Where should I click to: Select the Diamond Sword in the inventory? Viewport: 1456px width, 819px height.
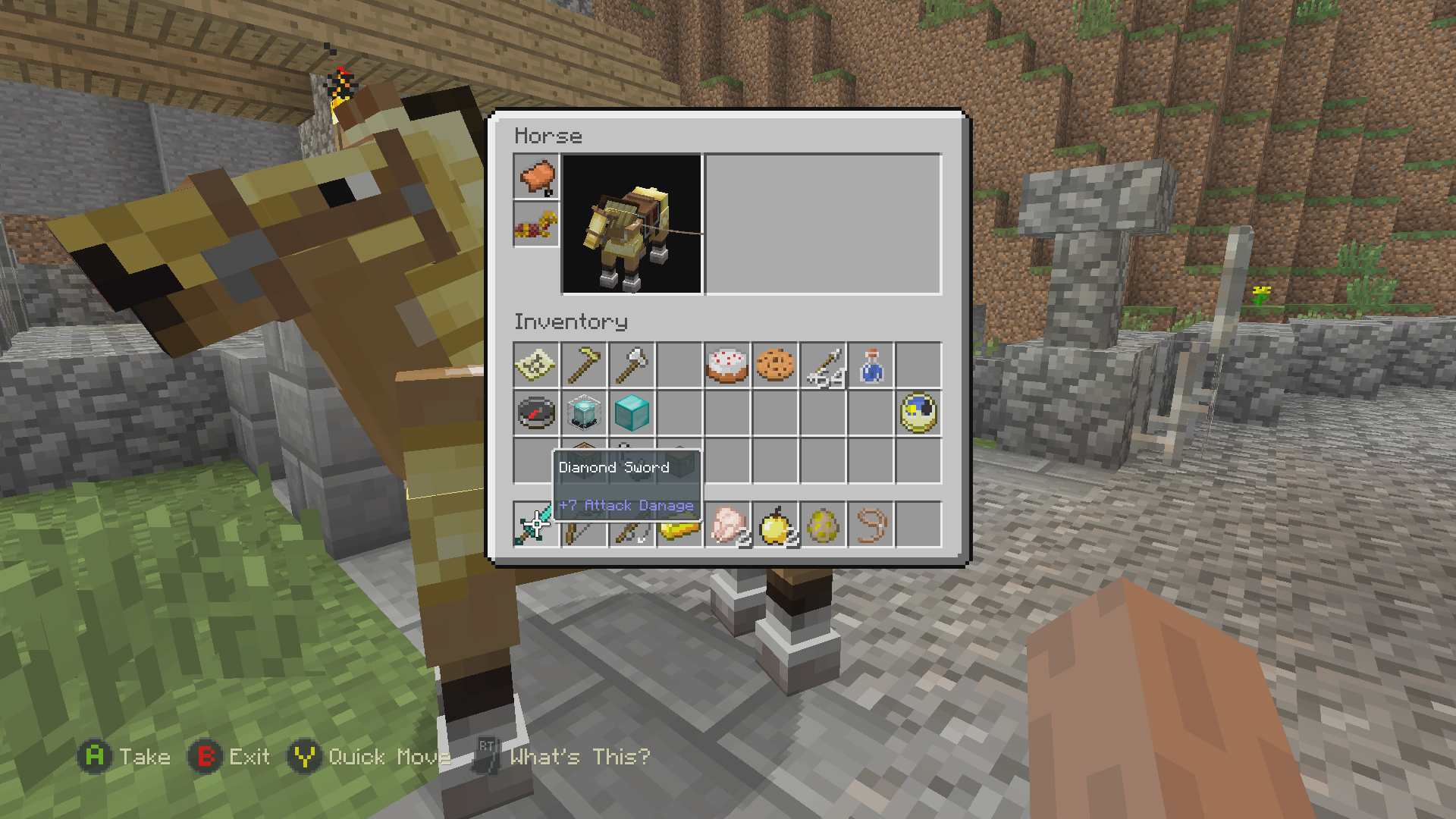(x=535, y=523)
